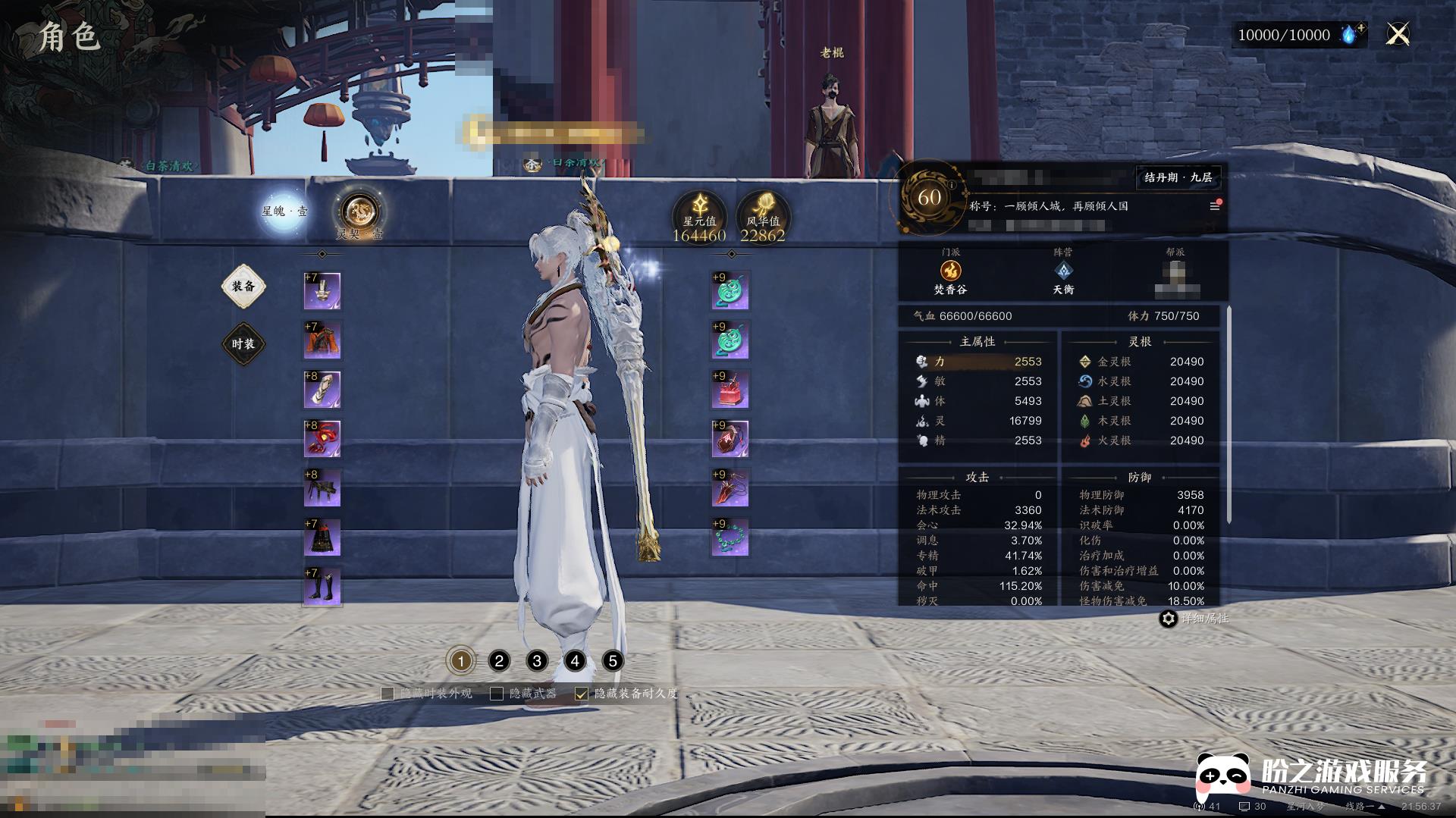Screen dimensions: 1456x818
Task: Switch to the 装备 equipment tab
Action: click(x=243, y=287)
